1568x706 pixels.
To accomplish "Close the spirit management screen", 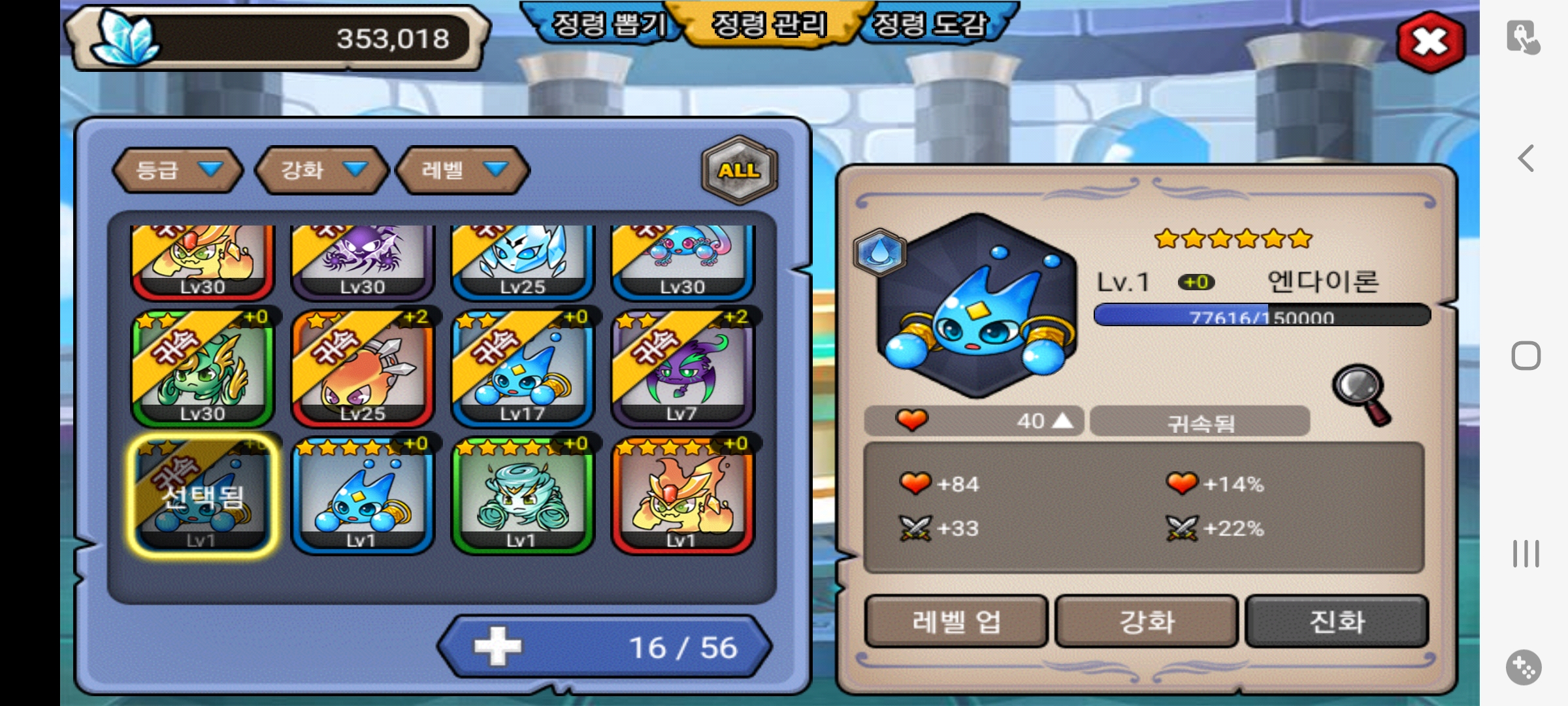I will point(1430,42).
